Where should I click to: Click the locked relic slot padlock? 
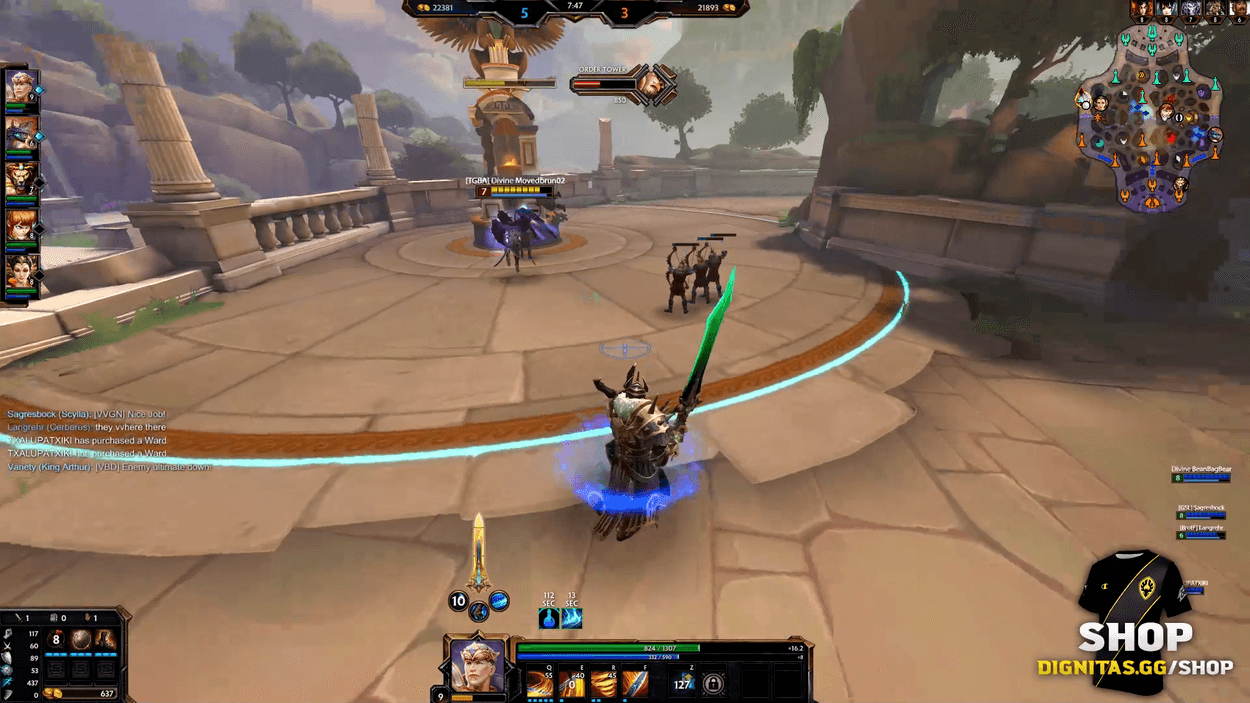[713, 684]
